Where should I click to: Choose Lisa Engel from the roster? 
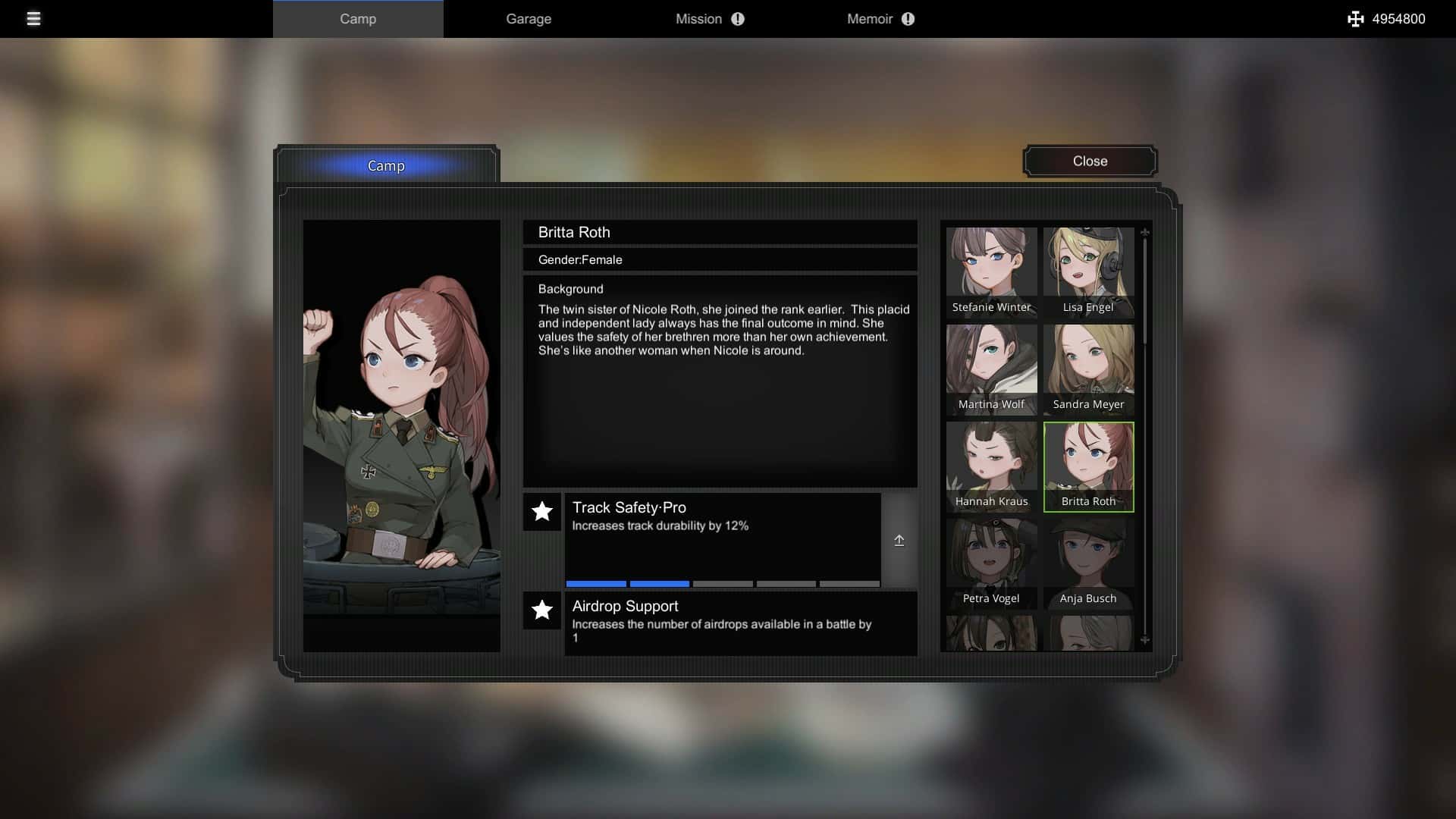(1088, 271)
